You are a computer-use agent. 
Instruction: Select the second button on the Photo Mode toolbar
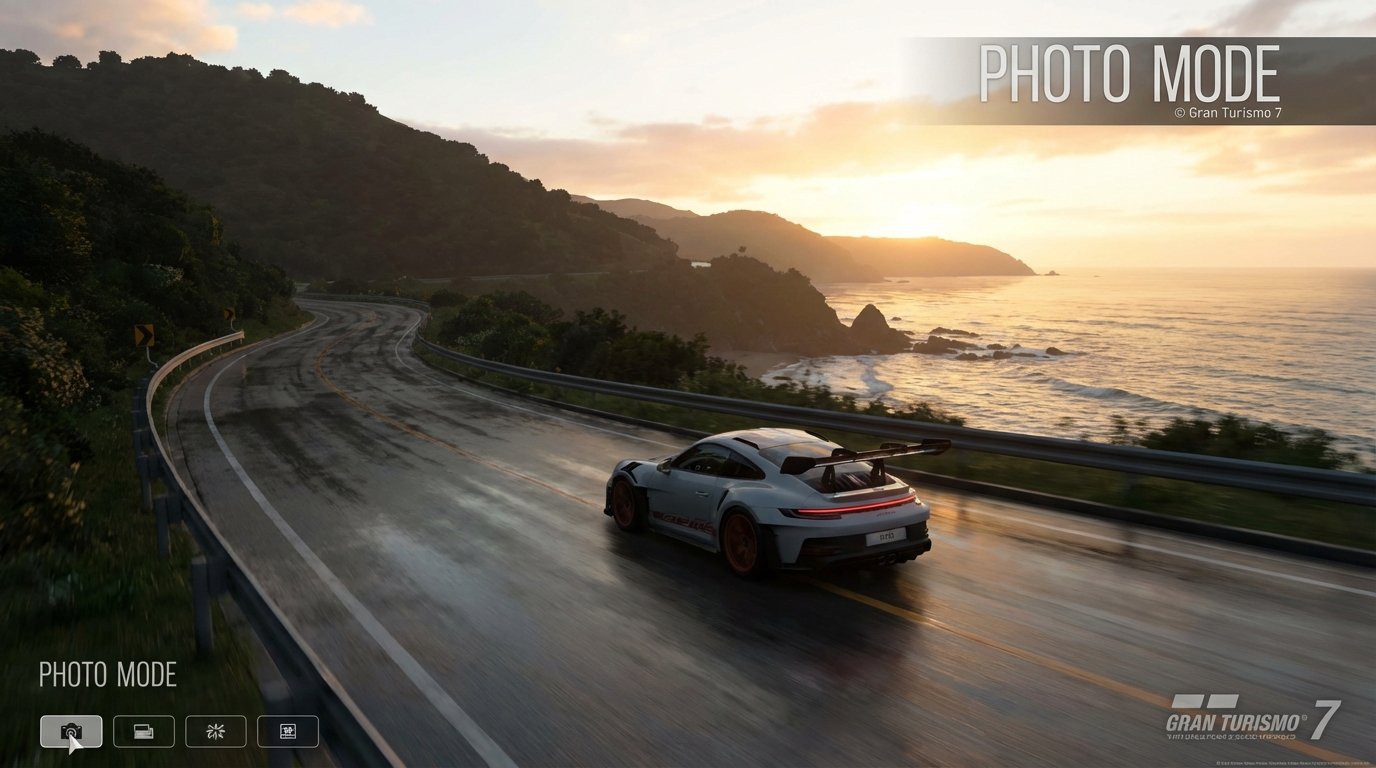[143, 731]
